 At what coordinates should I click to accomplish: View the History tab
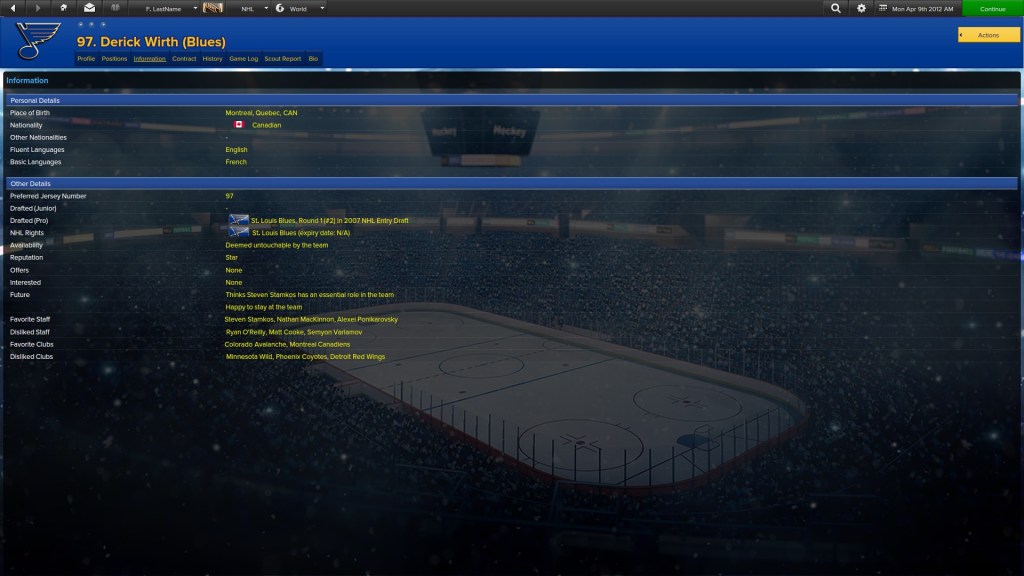[212, 59]
